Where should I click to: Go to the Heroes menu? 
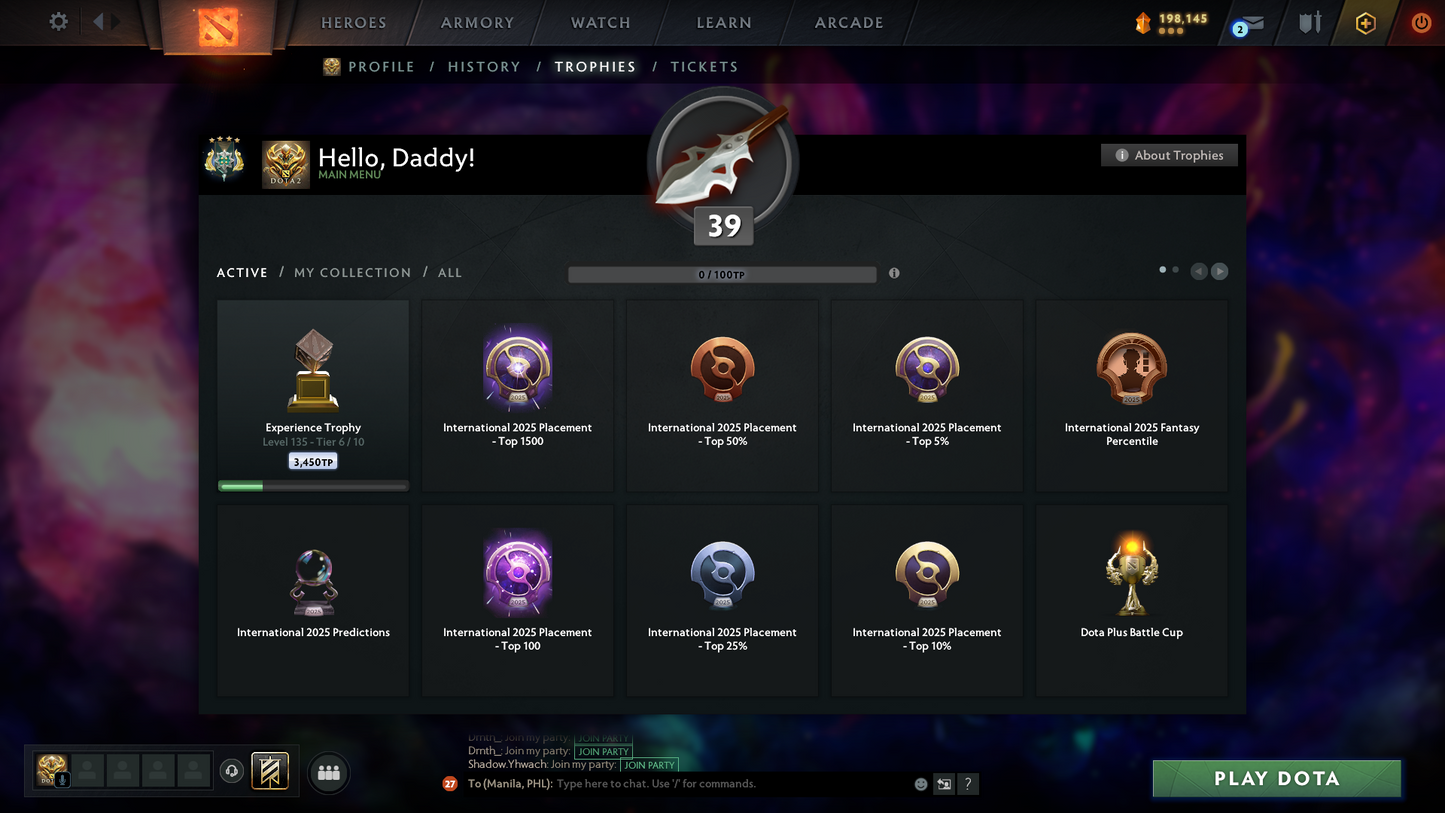(x=353, y=23)
